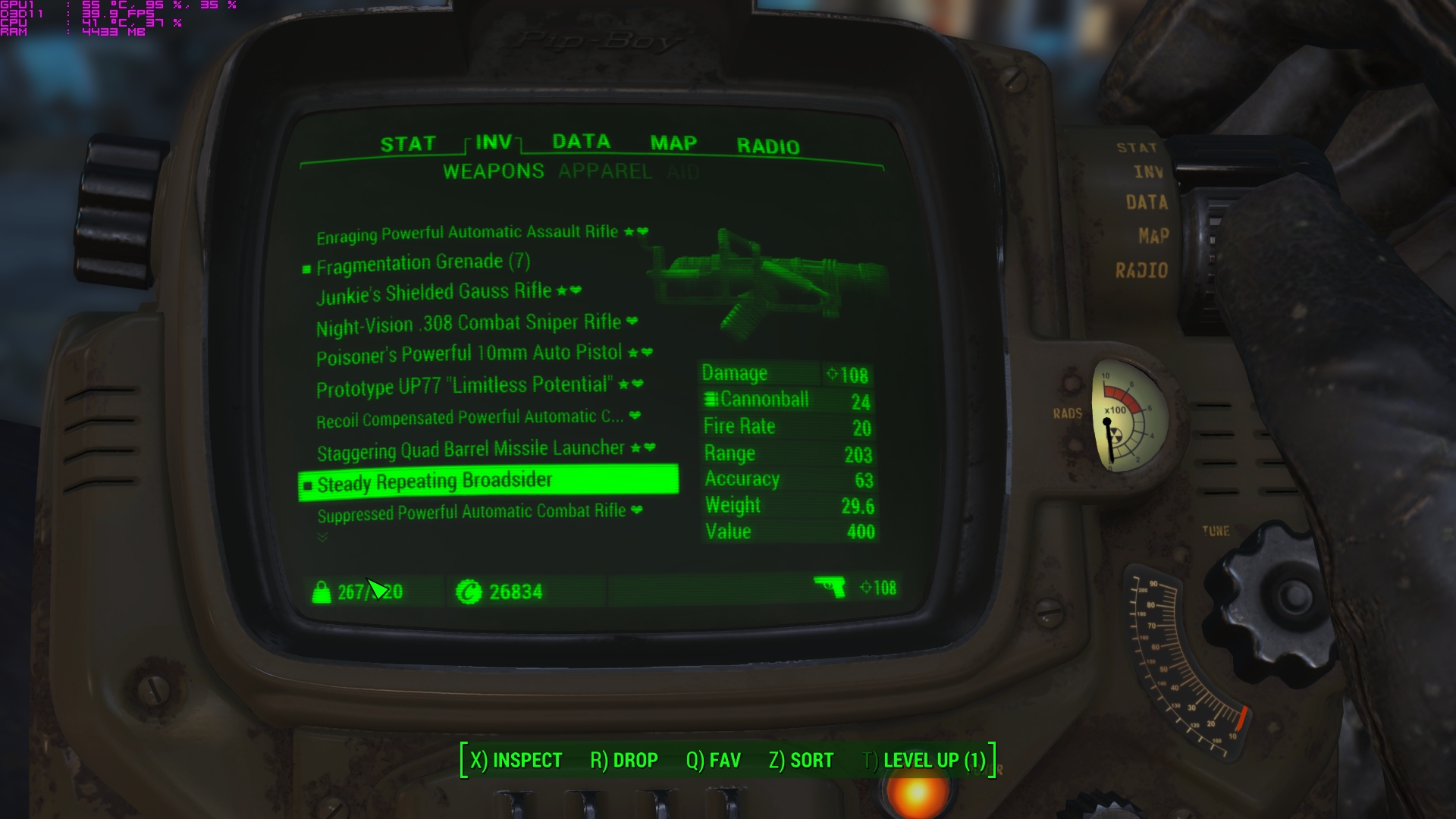Click the double-chevron scroll indicator below the weapon list
The width and height of the screenshot is (1456, 819).
[321, 537]
